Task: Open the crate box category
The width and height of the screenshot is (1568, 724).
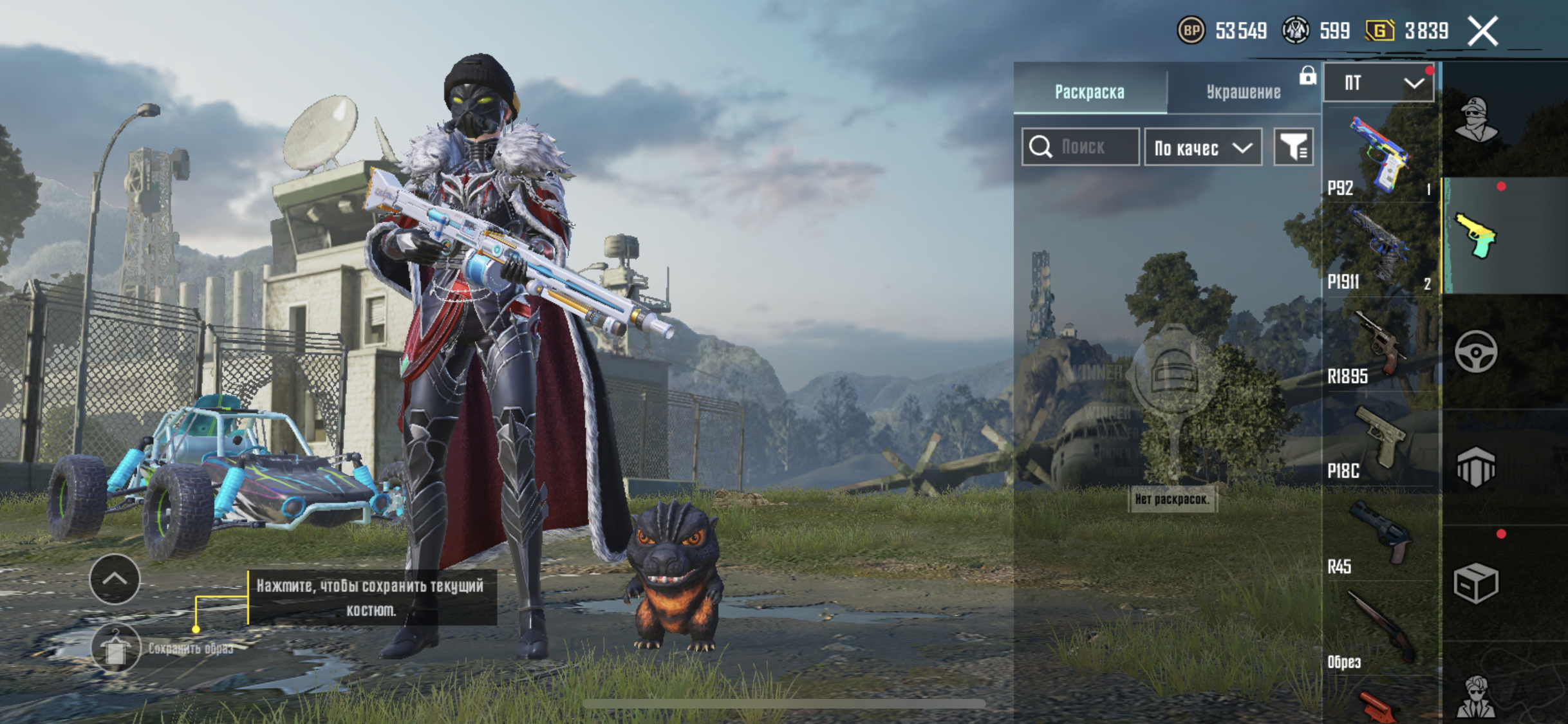Action: (x=1476, y=583)
